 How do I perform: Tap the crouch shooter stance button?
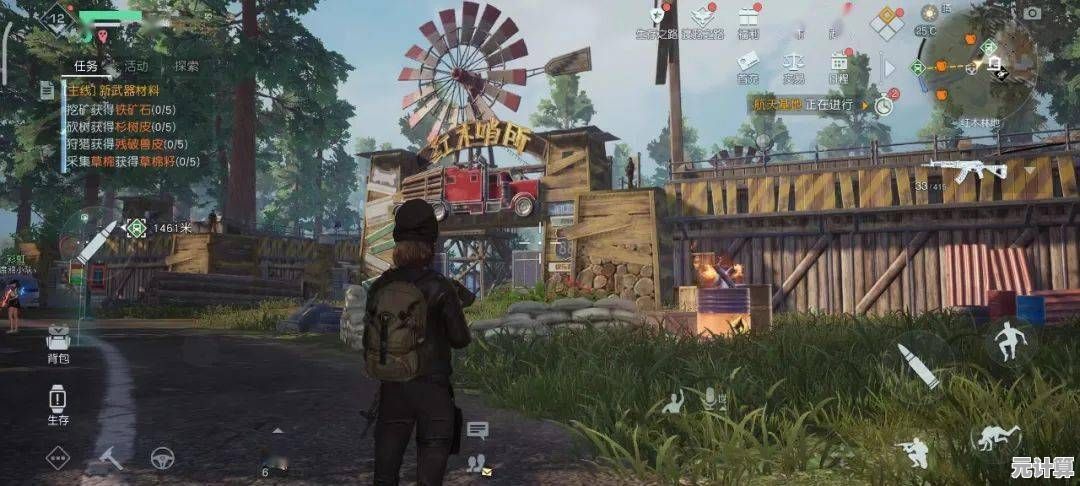[x=911, y=450]
